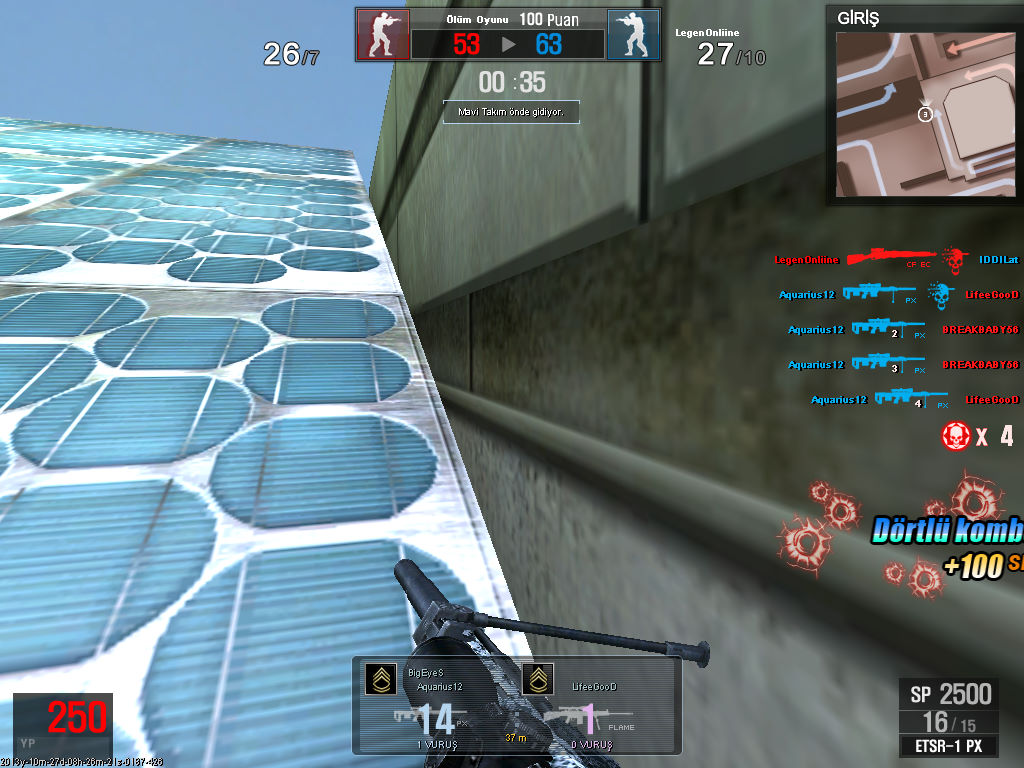The height and width of the screenshot is (768, 1024).
Task: Click the blue headshot skull beside LifeeGooD
Action: [x=937, y=294]
